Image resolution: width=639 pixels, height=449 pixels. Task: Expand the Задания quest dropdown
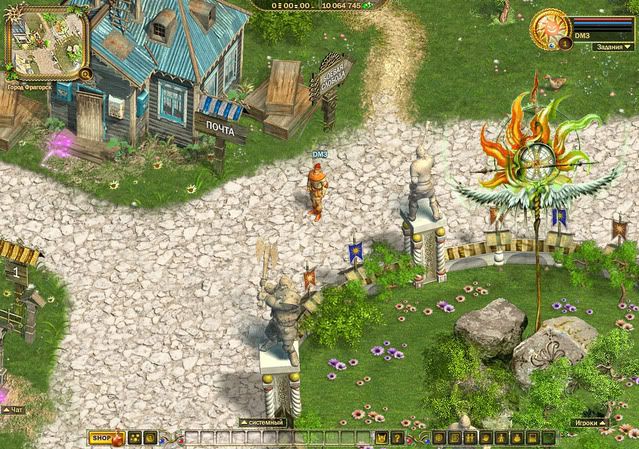(609, 46)
